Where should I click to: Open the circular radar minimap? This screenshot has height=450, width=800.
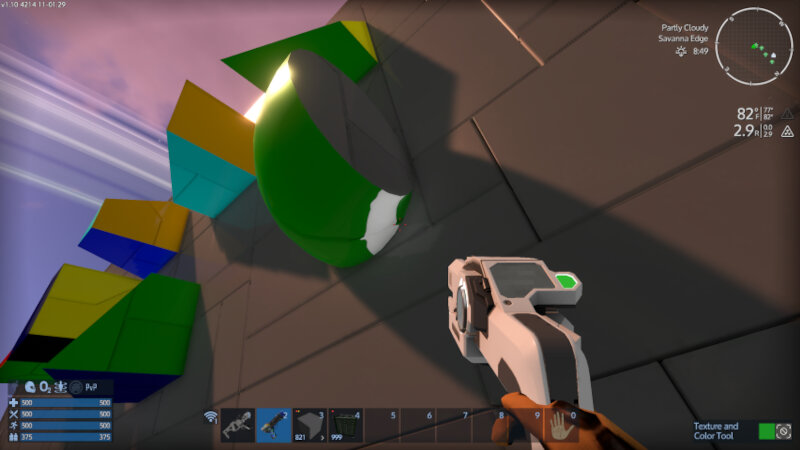point(755,45)
